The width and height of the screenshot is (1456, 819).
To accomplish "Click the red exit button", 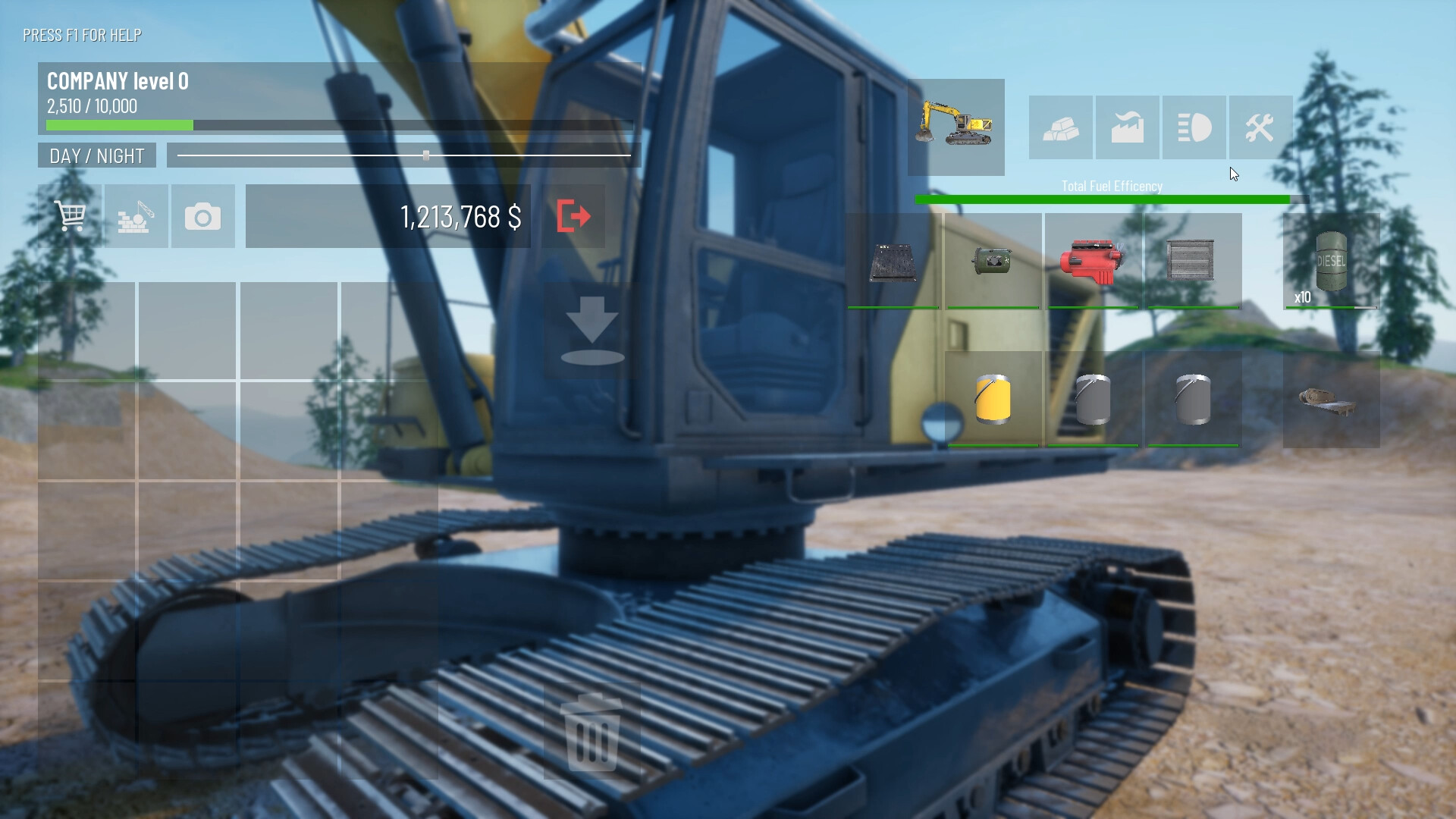I will pyautogui.click(x=574, y=217).
